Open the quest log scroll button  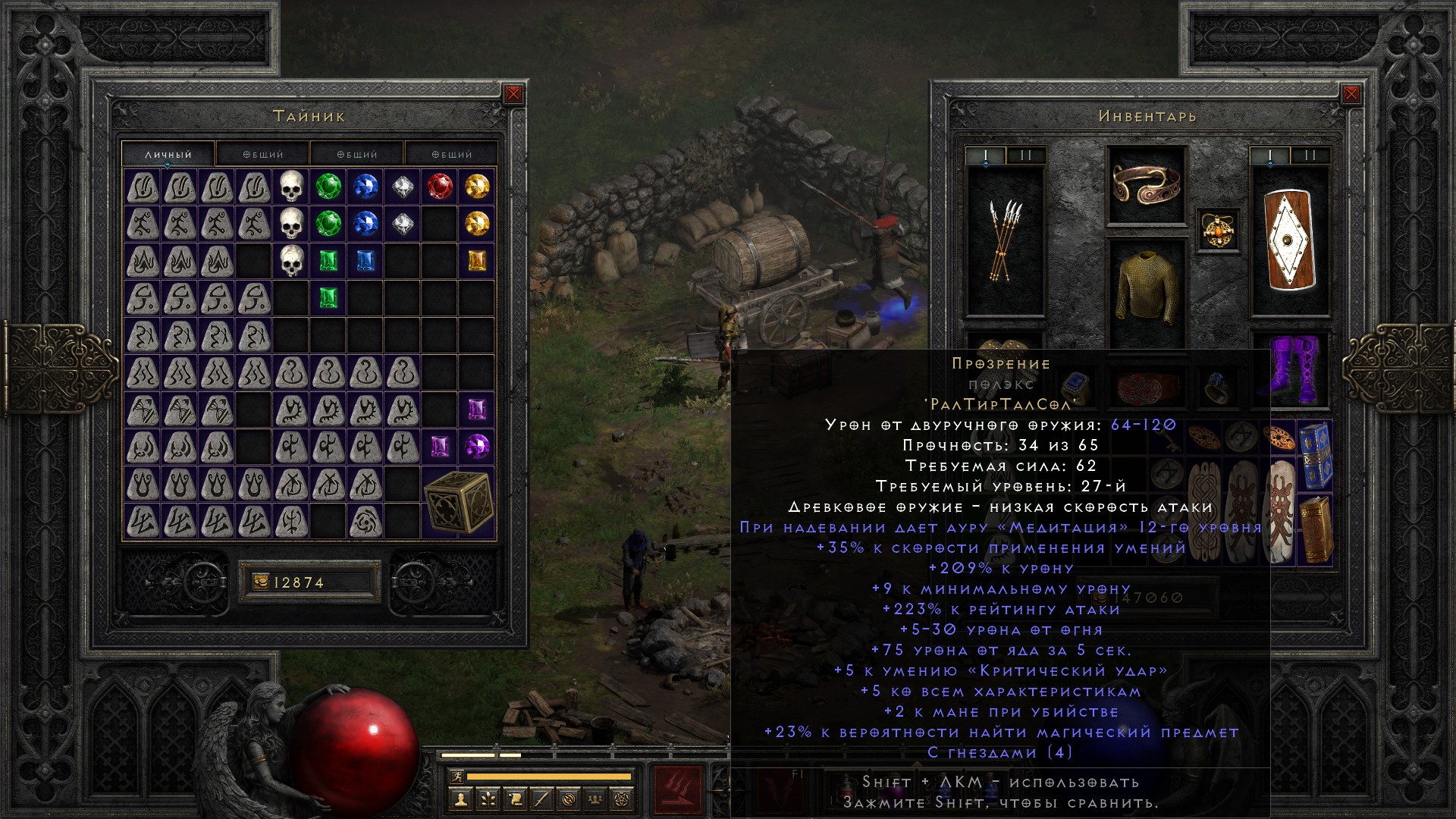[515, 799]
